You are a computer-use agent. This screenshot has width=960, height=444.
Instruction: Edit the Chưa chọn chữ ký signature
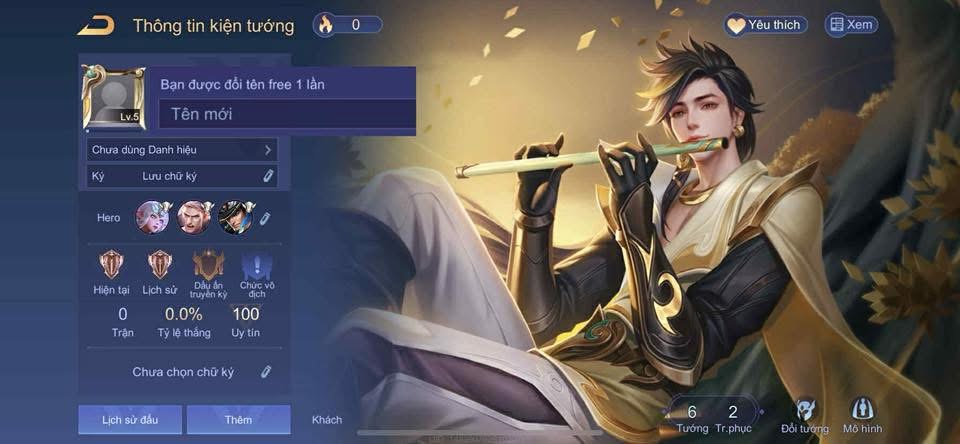coord(266,372)
